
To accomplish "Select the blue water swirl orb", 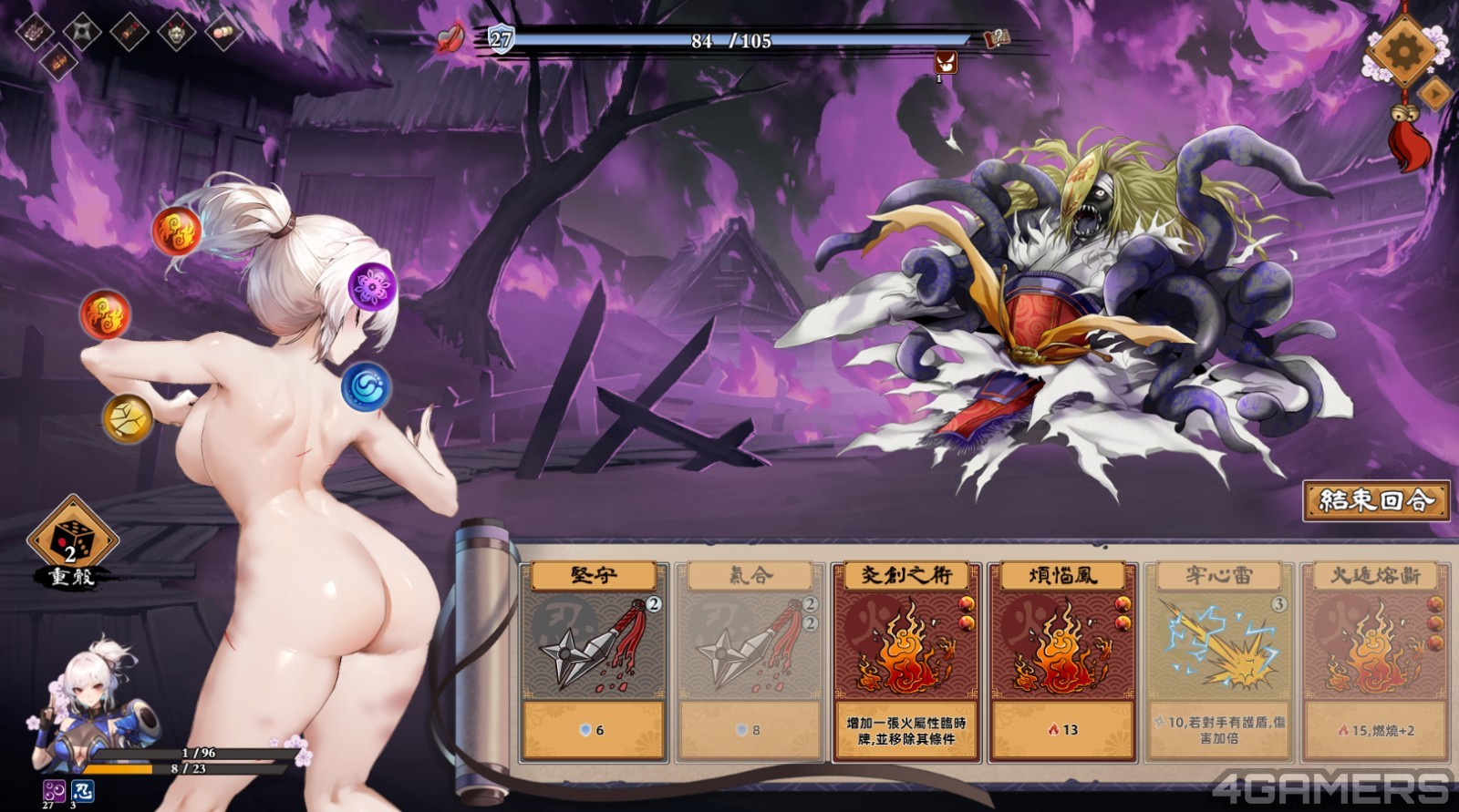I will pos(366,385).
